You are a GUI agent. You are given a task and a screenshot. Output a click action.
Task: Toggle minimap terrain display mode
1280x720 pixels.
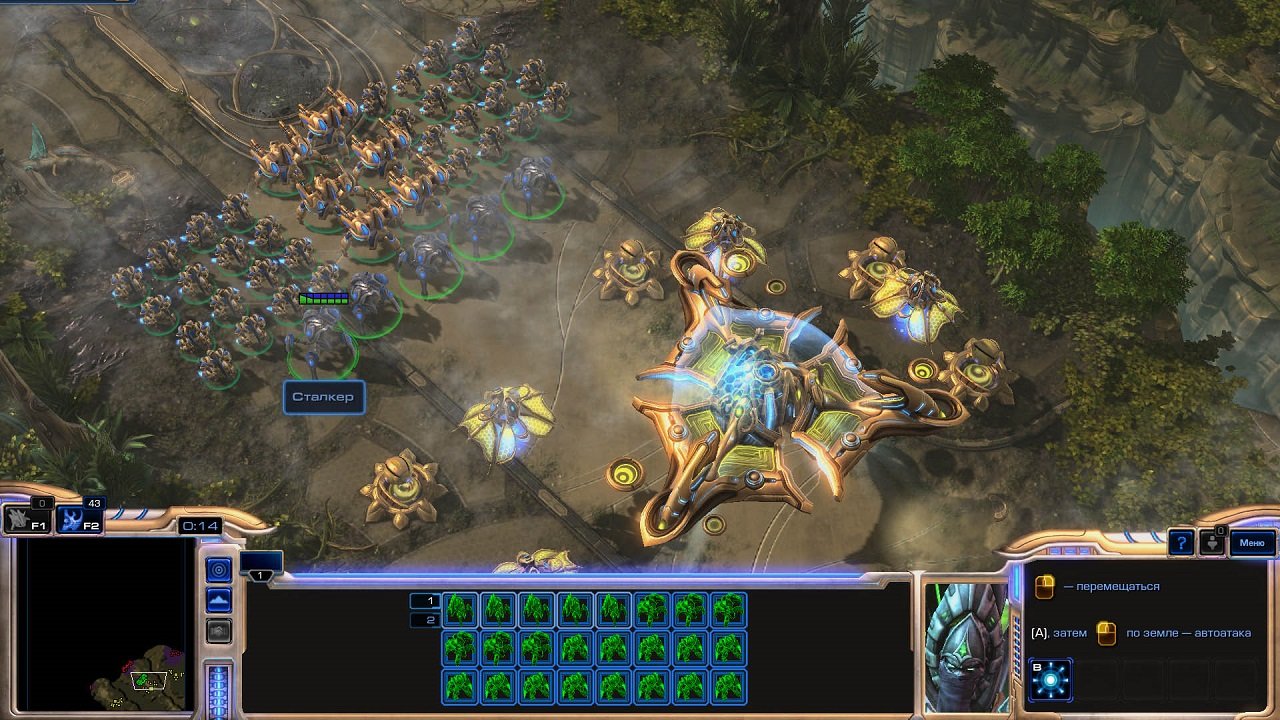(218, 598)
